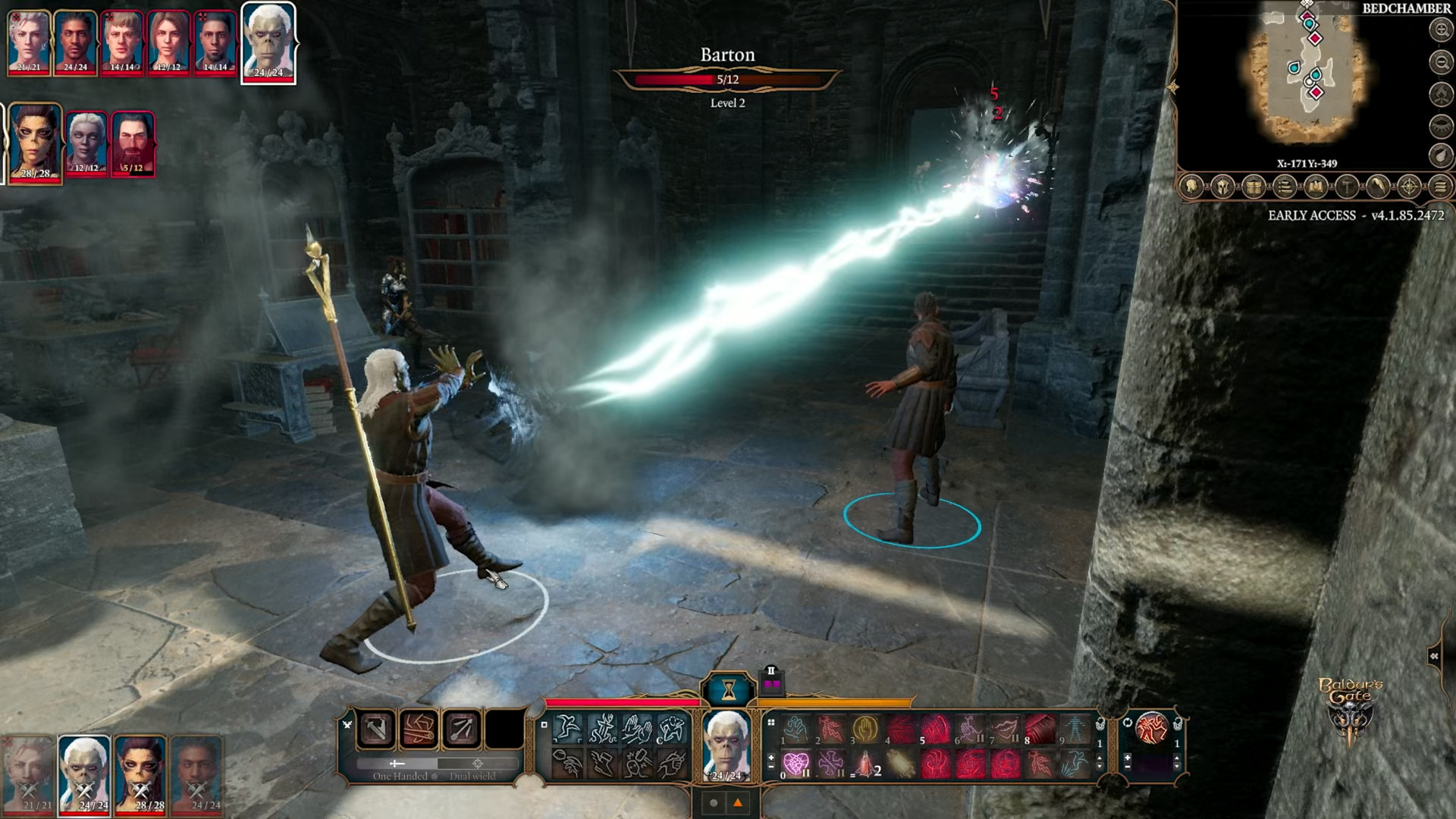Click the minus stepper beside the spell slots
The width and height of the screenshot is (1456, 819).
770,767
